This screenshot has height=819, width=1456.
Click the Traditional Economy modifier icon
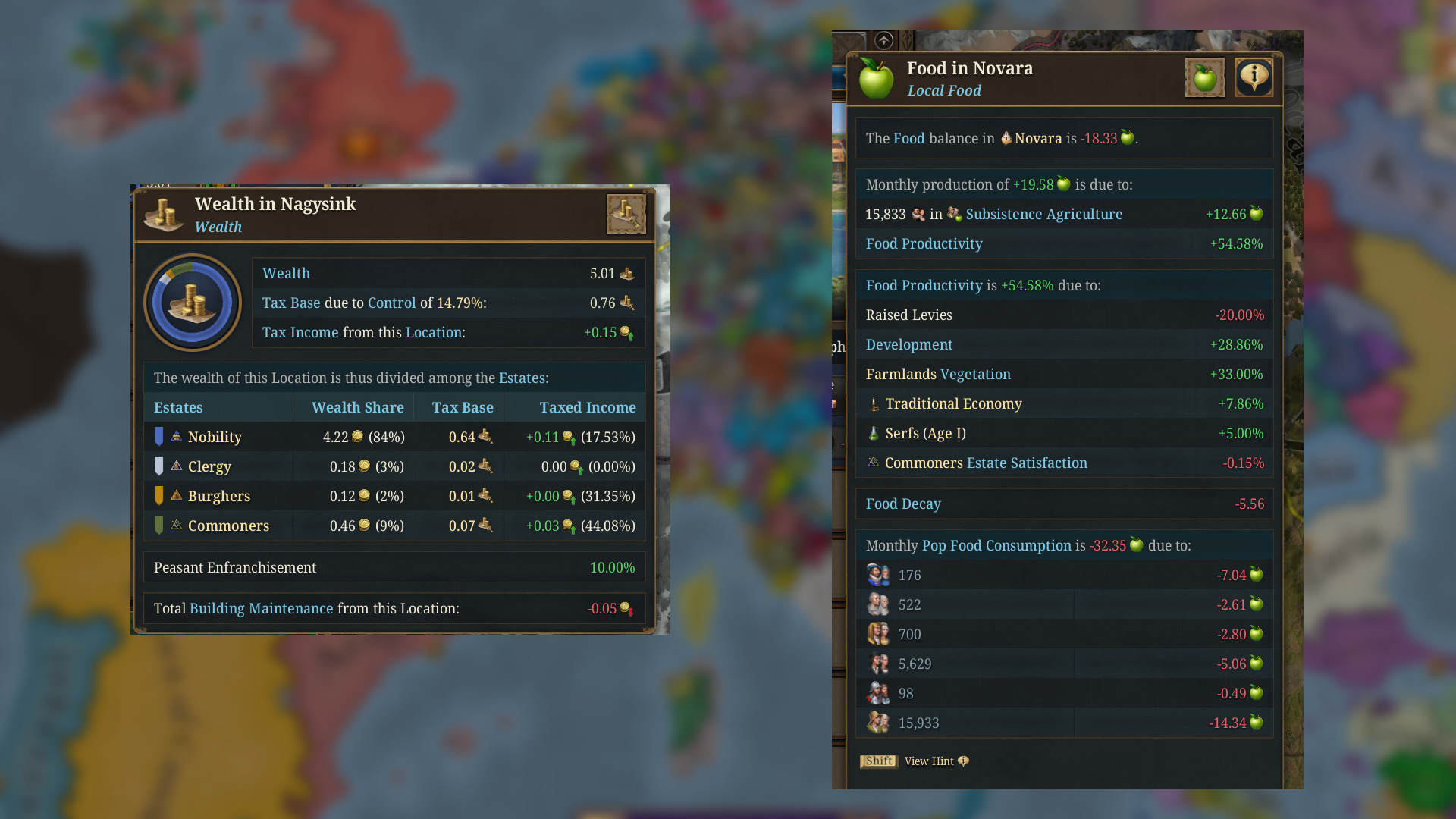coord(874,403)
